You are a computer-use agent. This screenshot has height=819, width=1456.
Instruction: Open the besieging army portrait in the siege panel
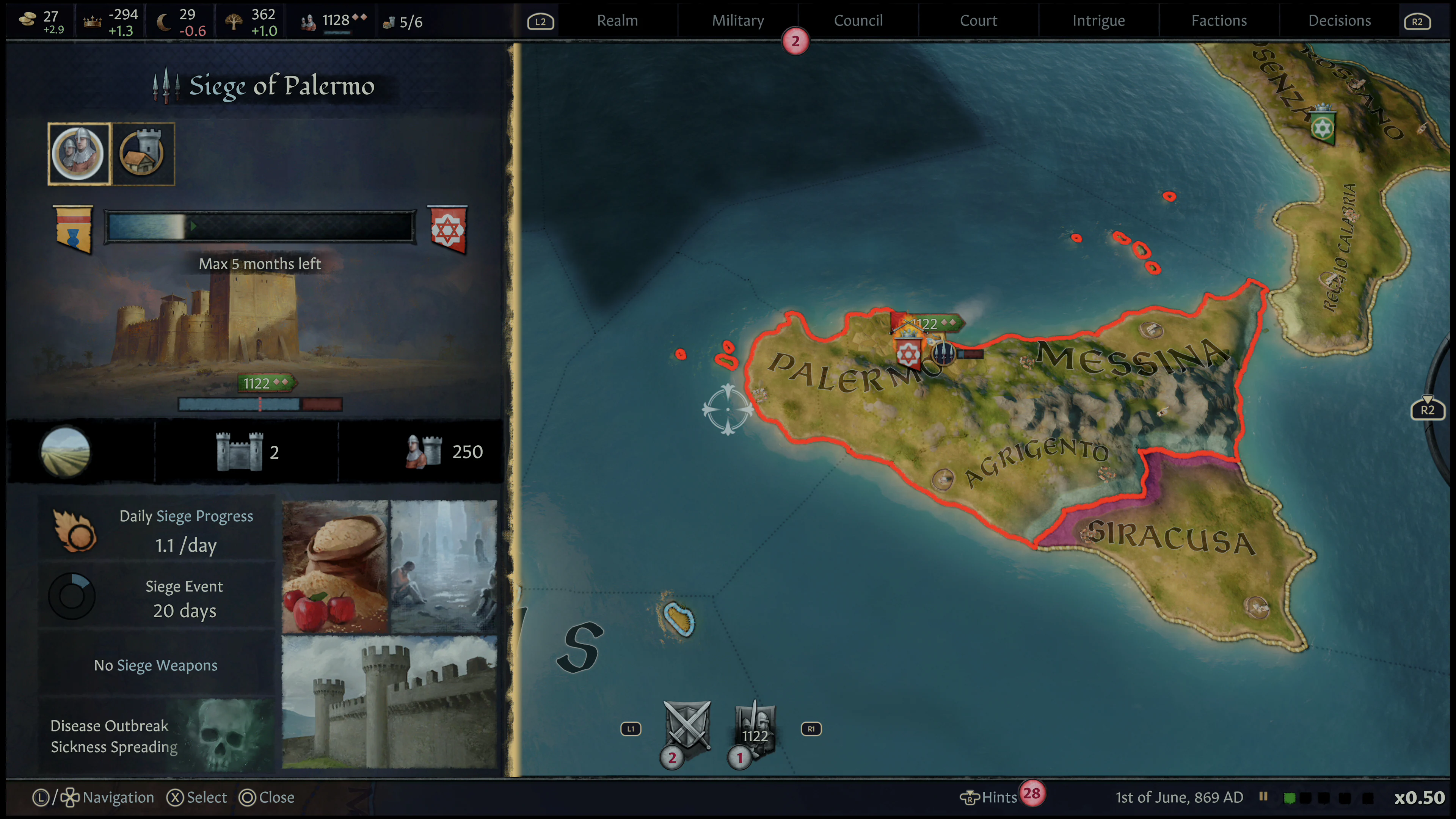click(x=78, y=153)
